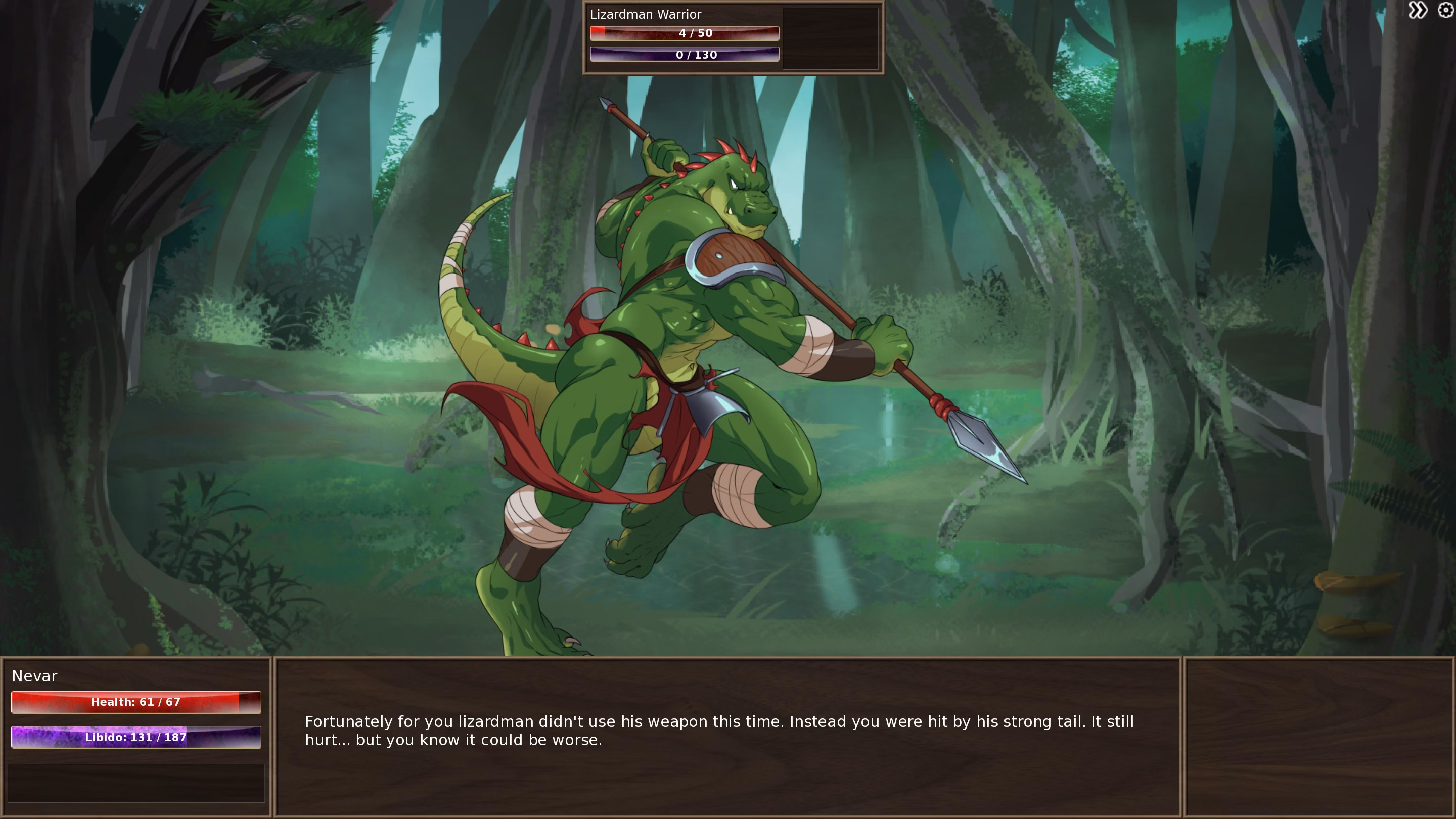This screenshot has width=1456, height=819.
Task: Expand the Lizardman Warrior info panel
Action: point(732,37)
